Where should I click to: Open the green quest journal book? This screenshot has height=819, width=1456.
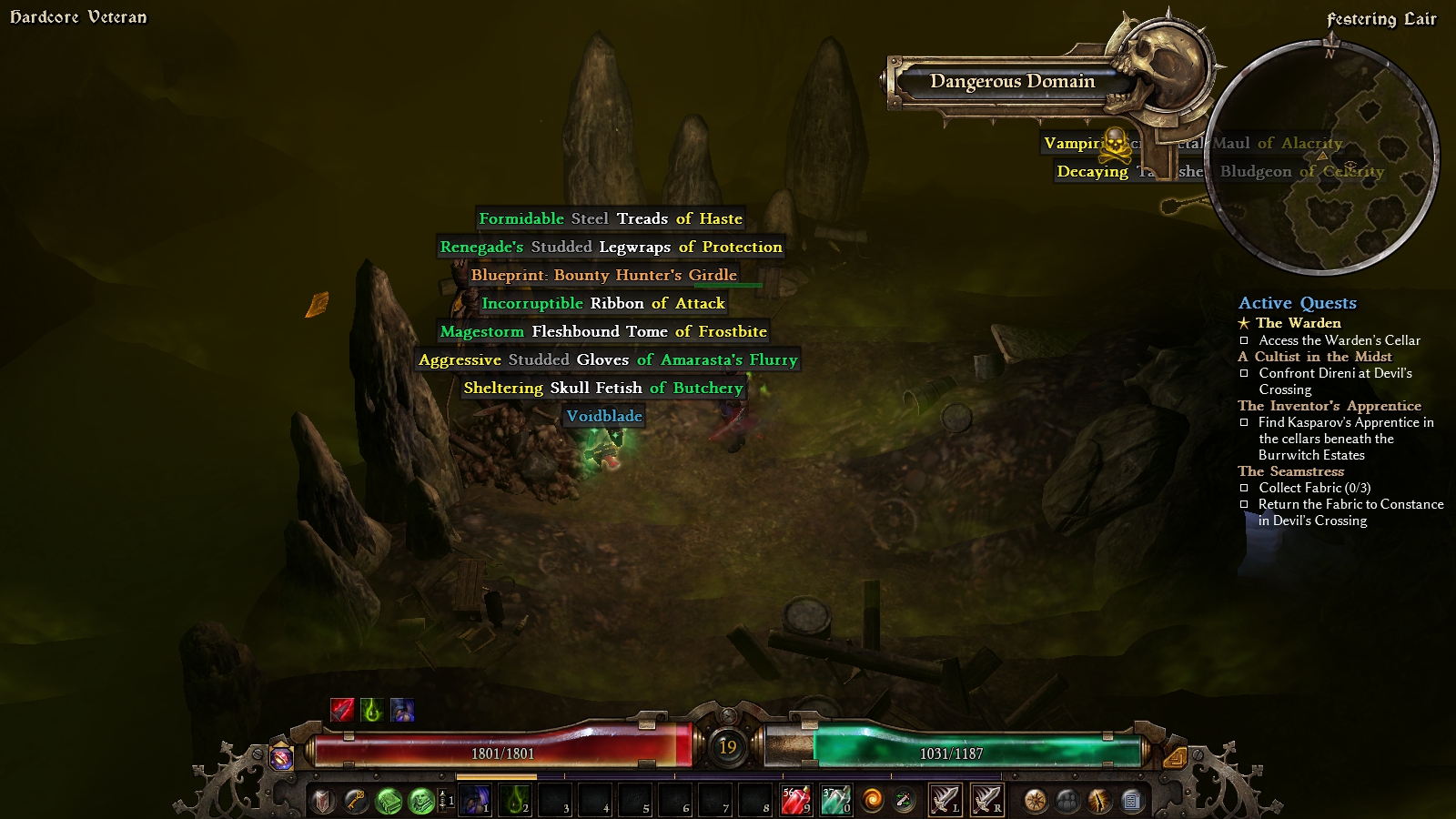click(389, 801)
